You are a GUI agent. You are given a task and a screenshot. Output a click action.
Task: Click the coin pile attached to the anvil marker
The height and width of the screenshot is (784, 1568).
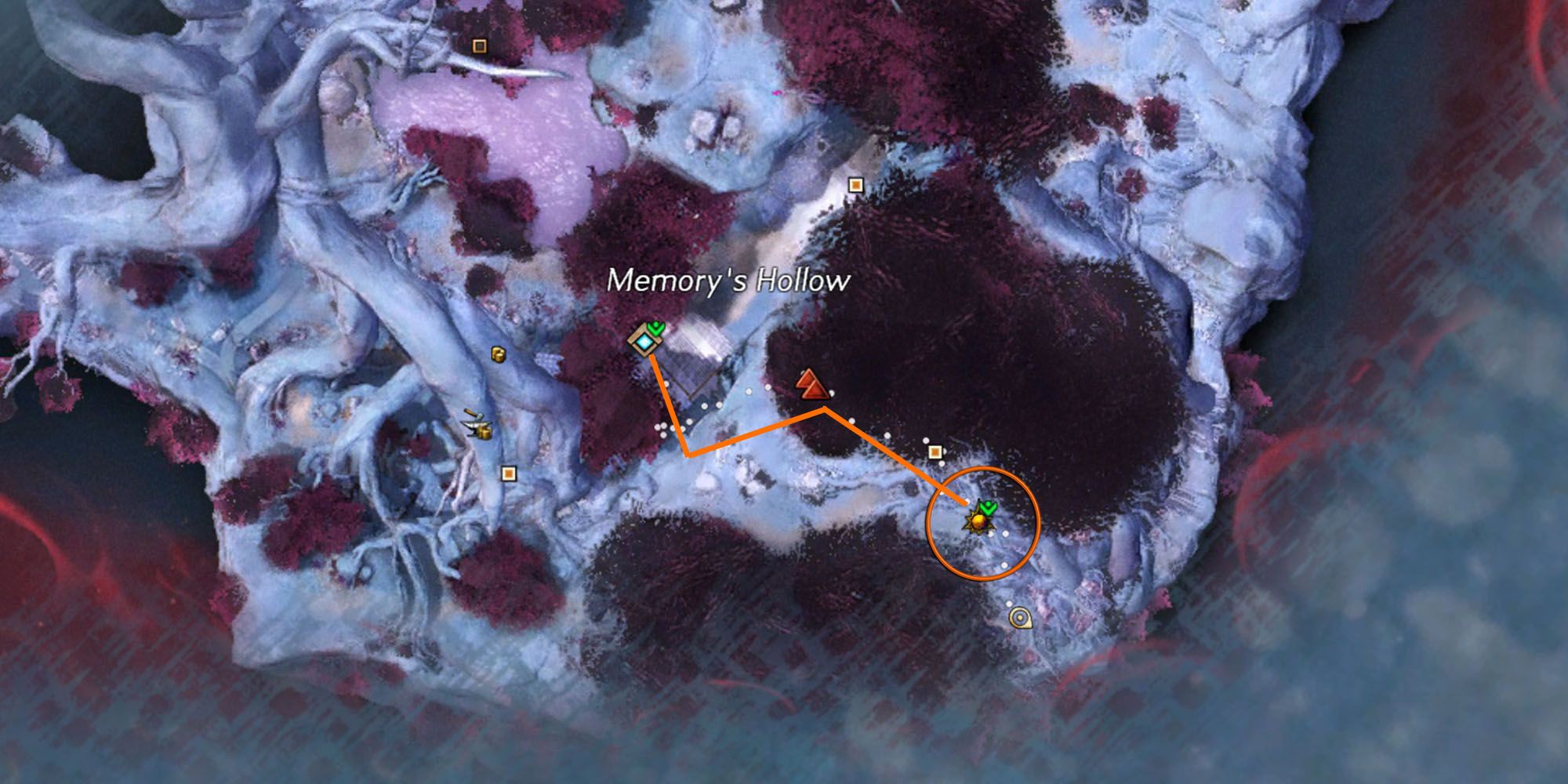(x=485, y=434)
